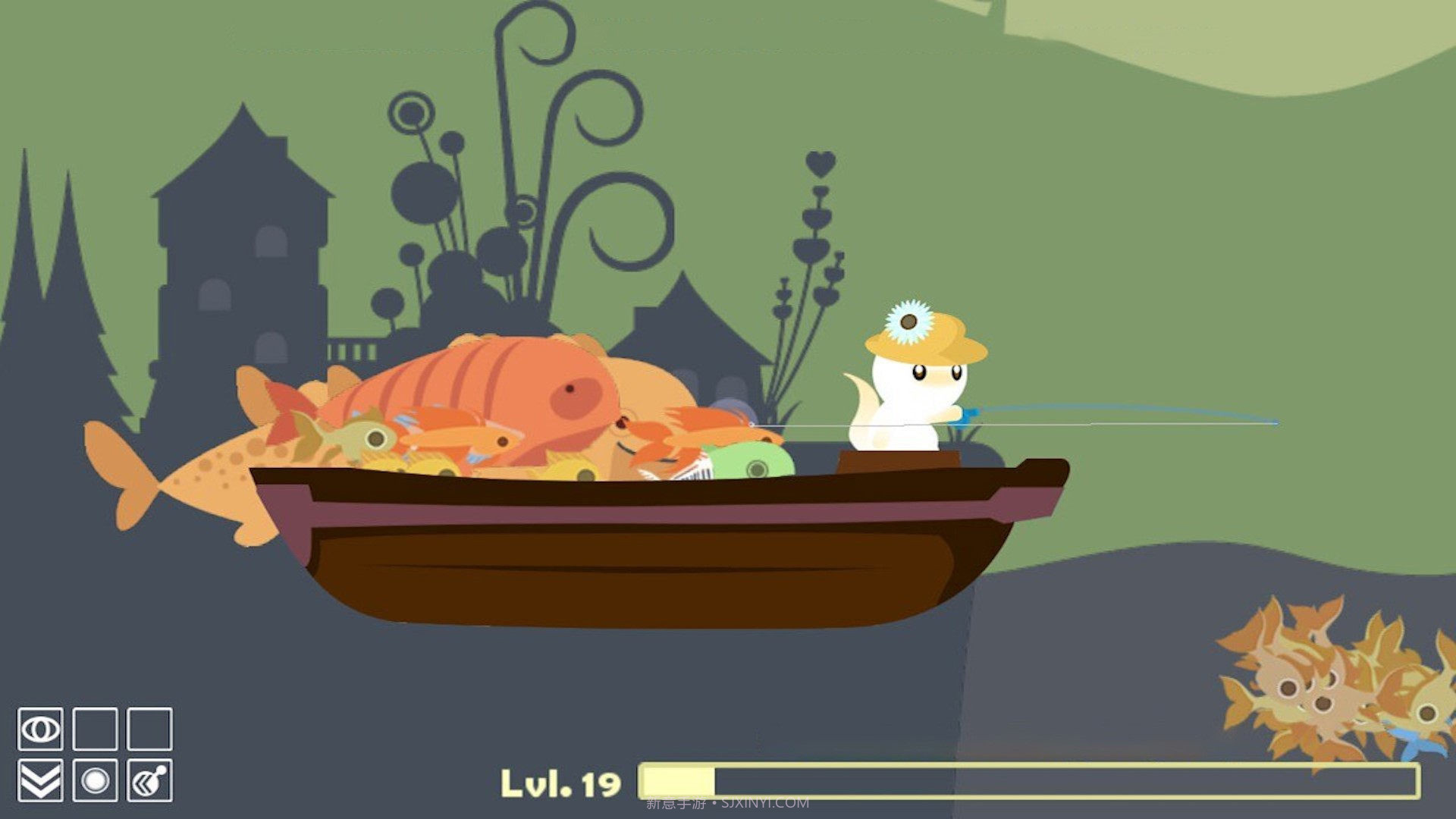
Task: Click the eye icon slot
Action: pos(40,730)
